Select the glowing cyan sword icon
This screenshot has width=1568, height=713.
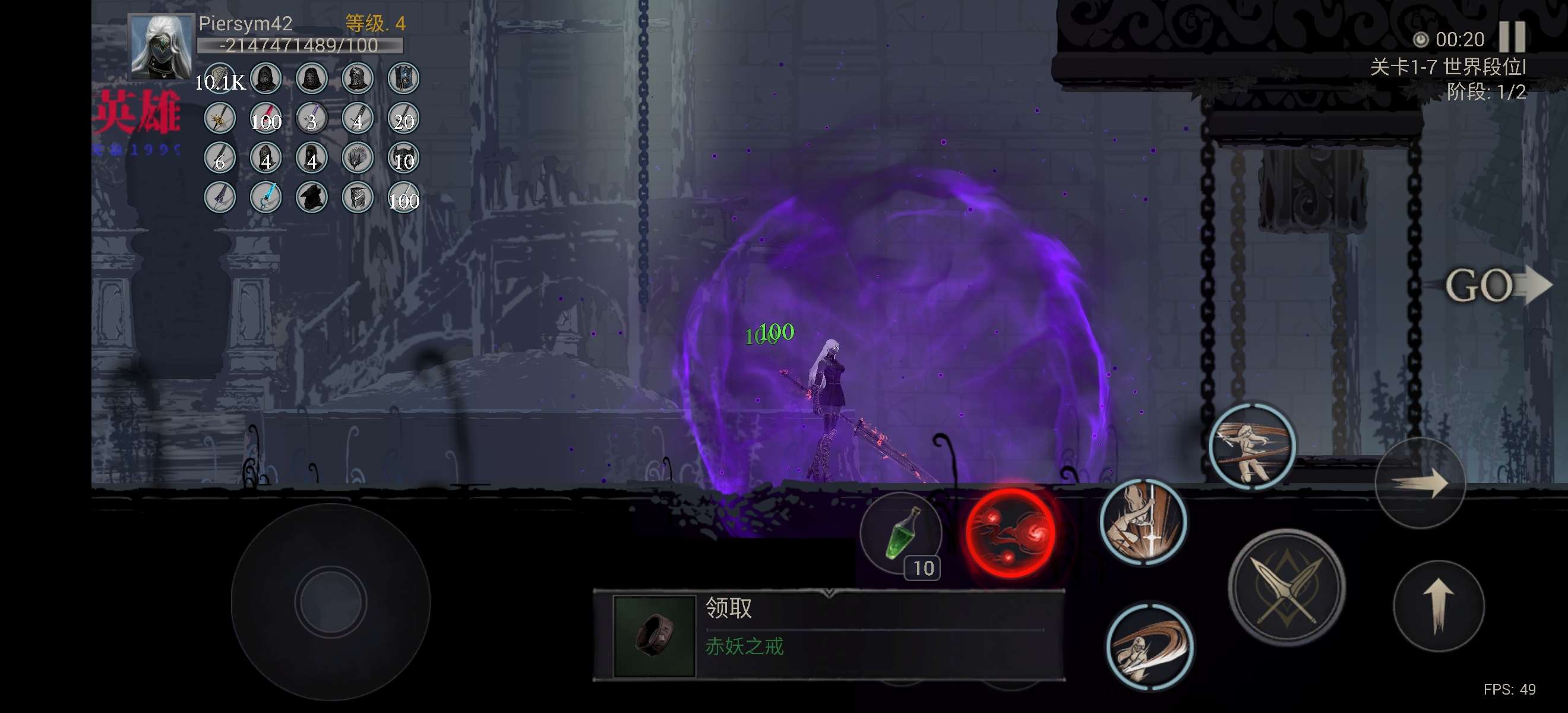(266, 197)
